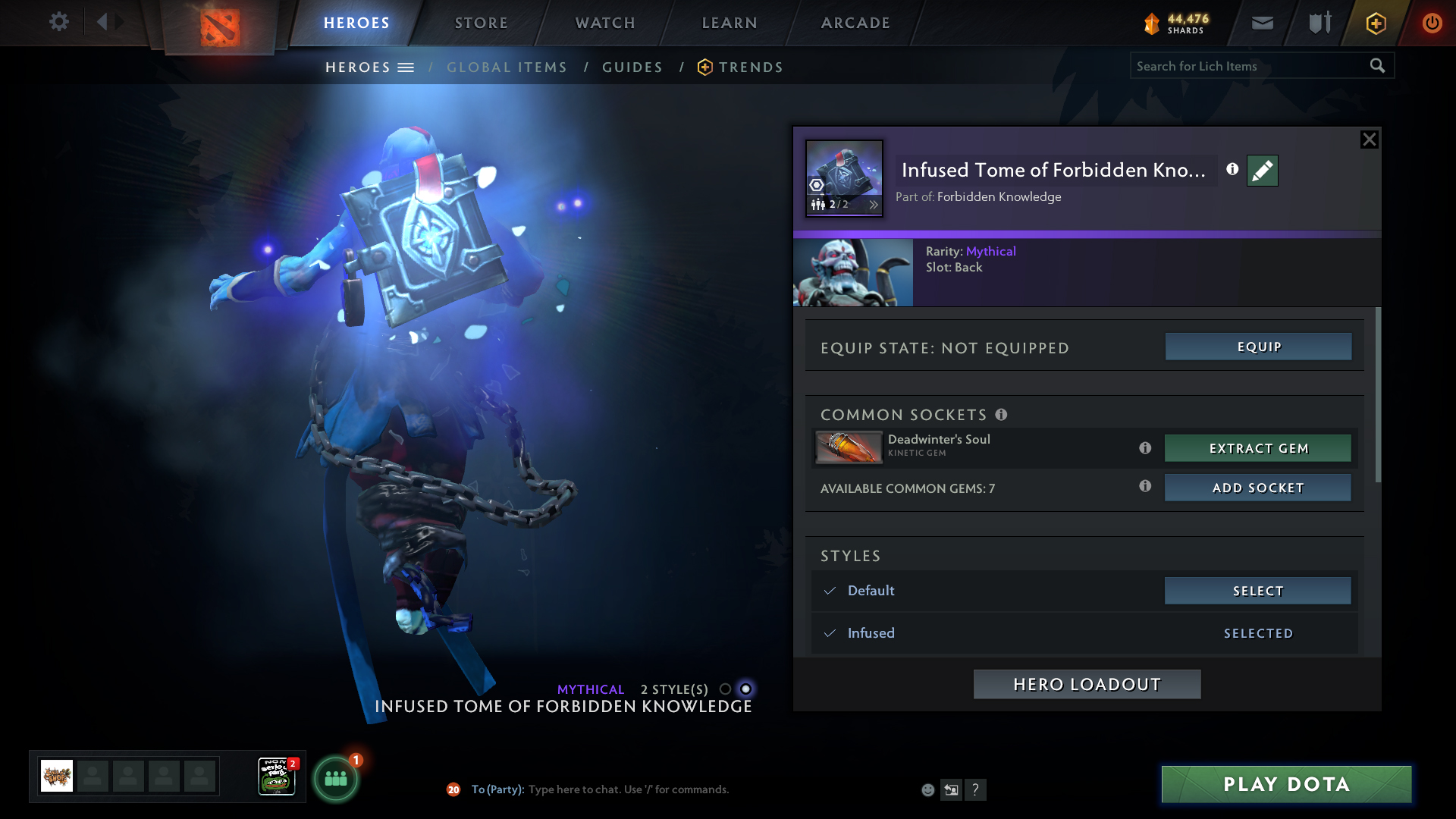The height and width of the screenshot is (819, 1456).
Task: Open the settings gear menu
Action: [x=58, y=22]
